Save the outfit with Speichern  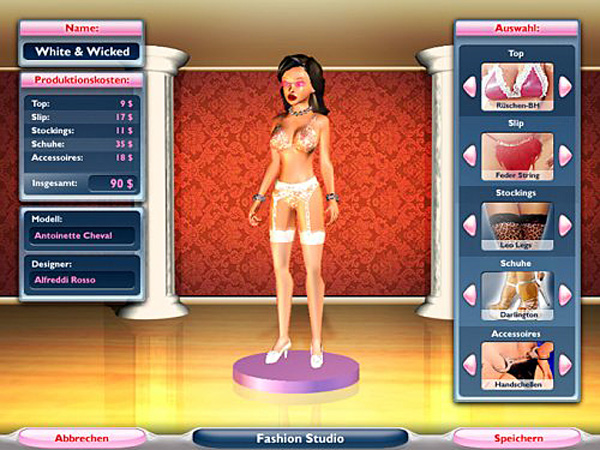click(x=516, y=437)
